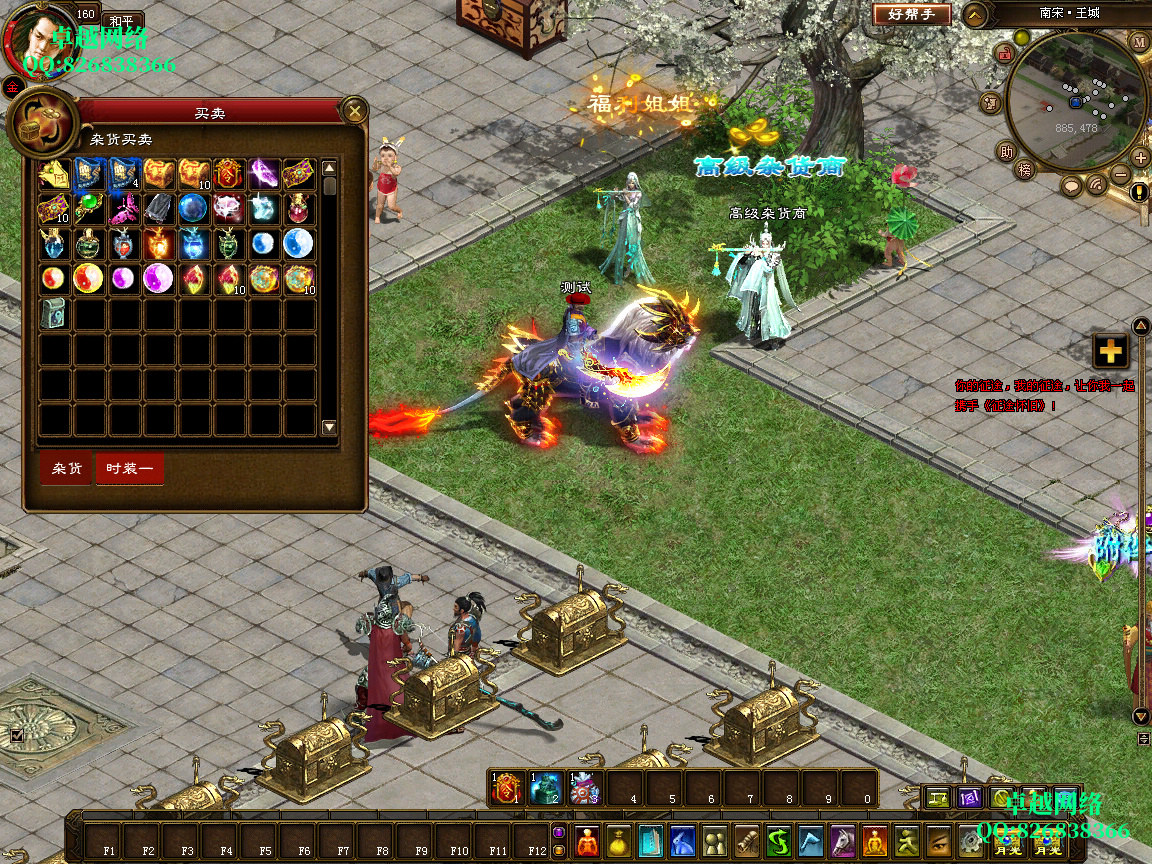
Task: Select the teal talisman card shop item
Action: pos(54,313)
